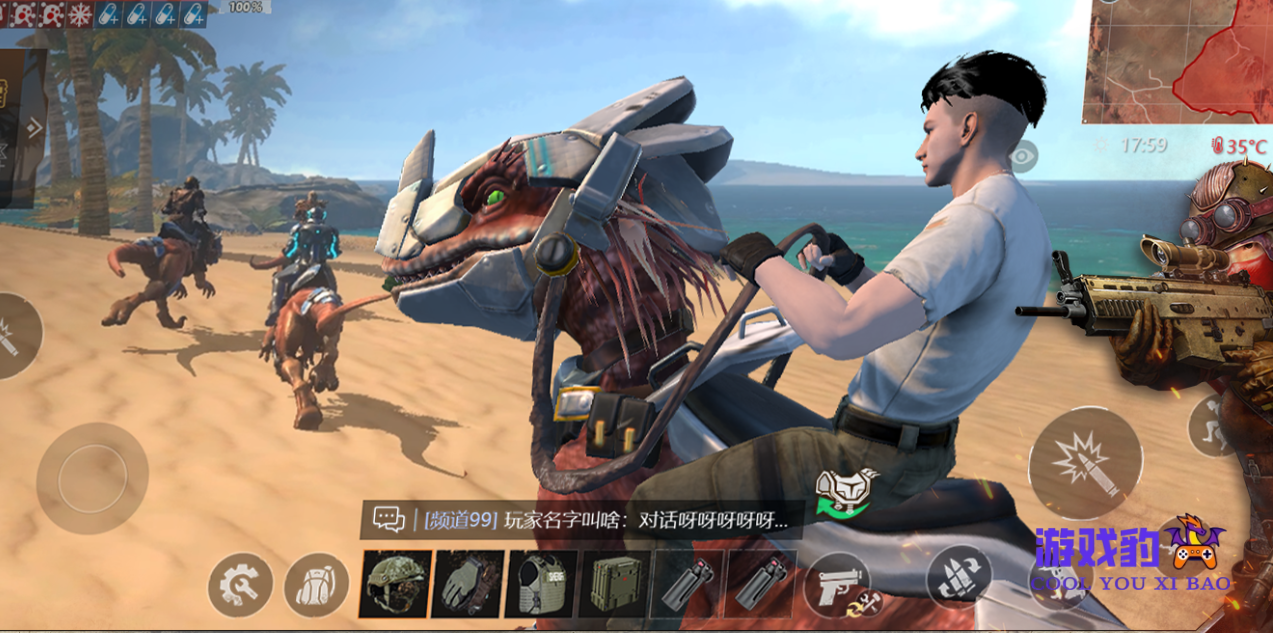Open the wrench-and-gear crafting menu
The width and height of the screenshot is (1273, 633).
click(240, 584)
